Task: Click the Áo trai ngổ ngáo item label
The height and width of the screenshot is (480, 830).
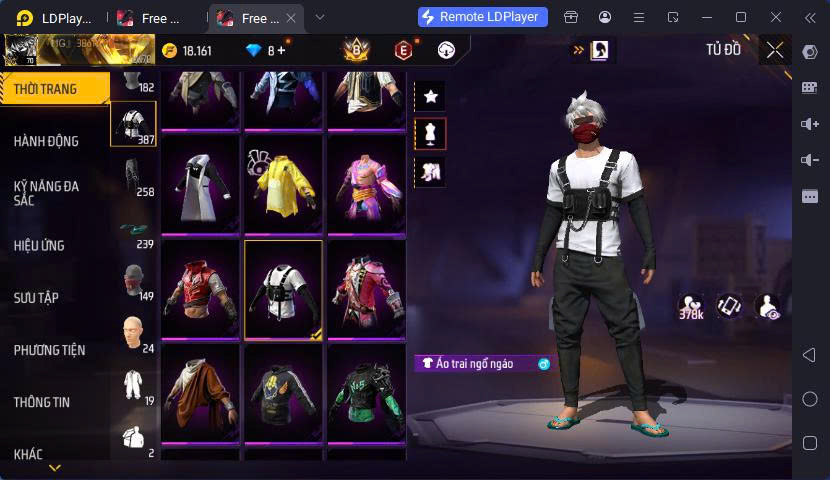Action: (474, 364)
